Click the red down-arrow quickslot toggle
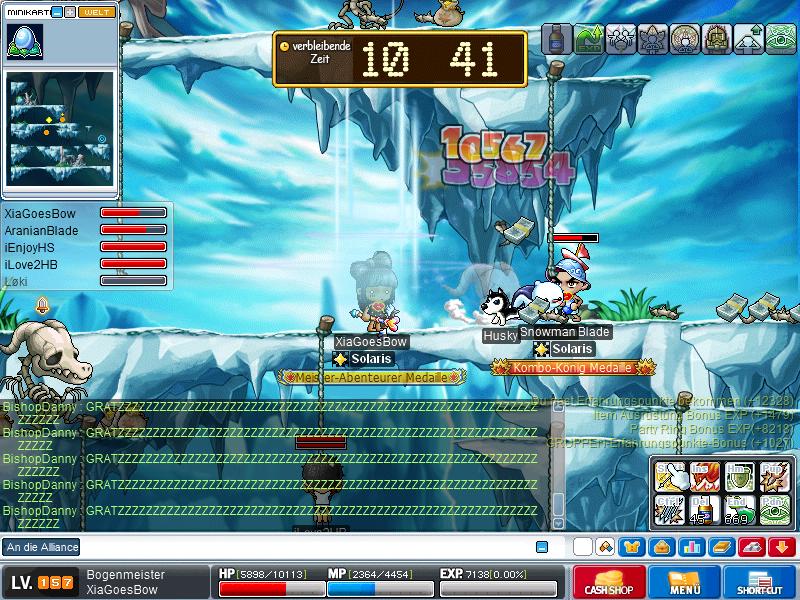800x600 pixels. (x=782, y=547)
